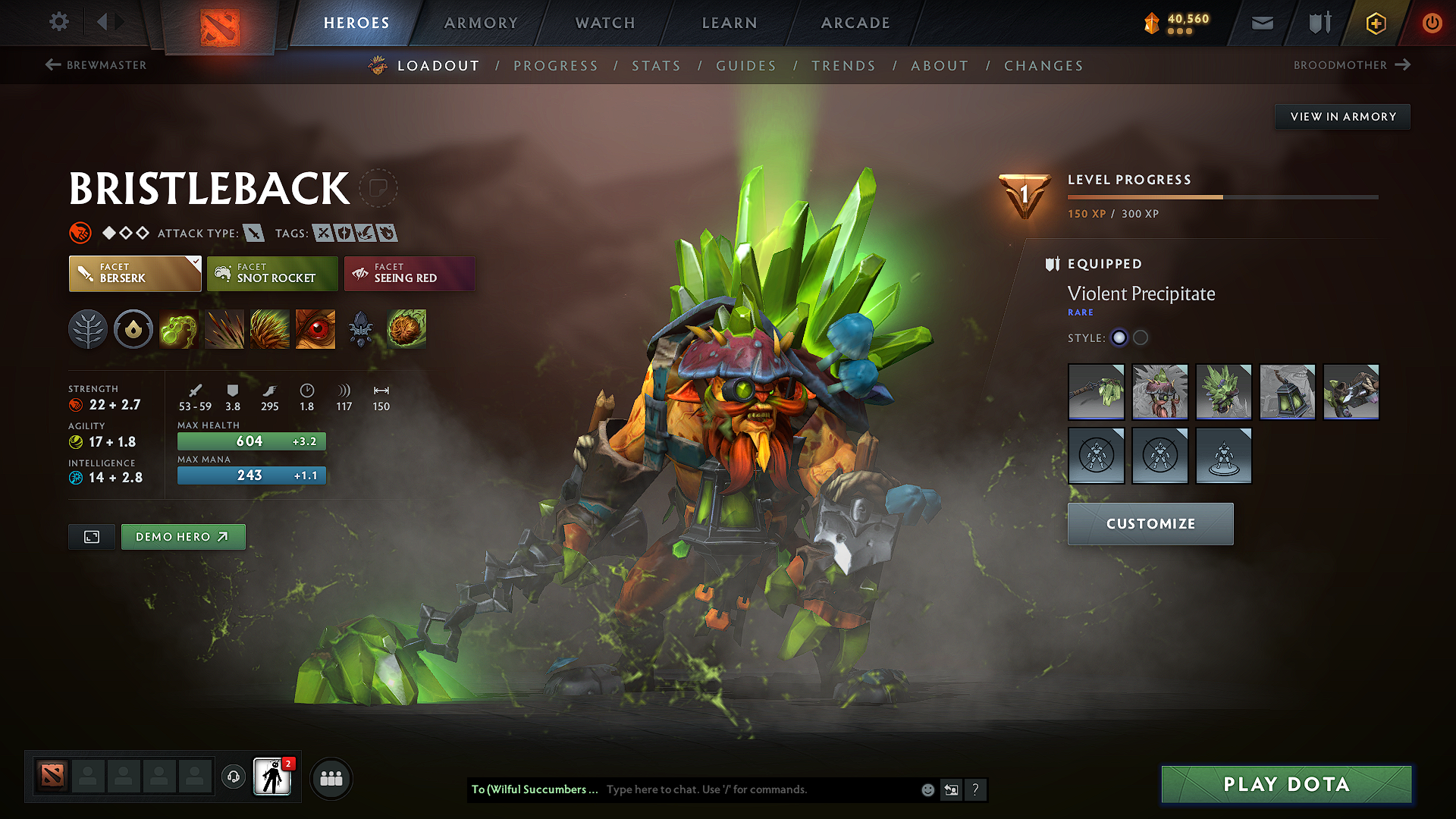This screenshot has width=1456, height=819.
Task: Click the Aghanim's Shard upgrade icon
Action: pos(361,329)
